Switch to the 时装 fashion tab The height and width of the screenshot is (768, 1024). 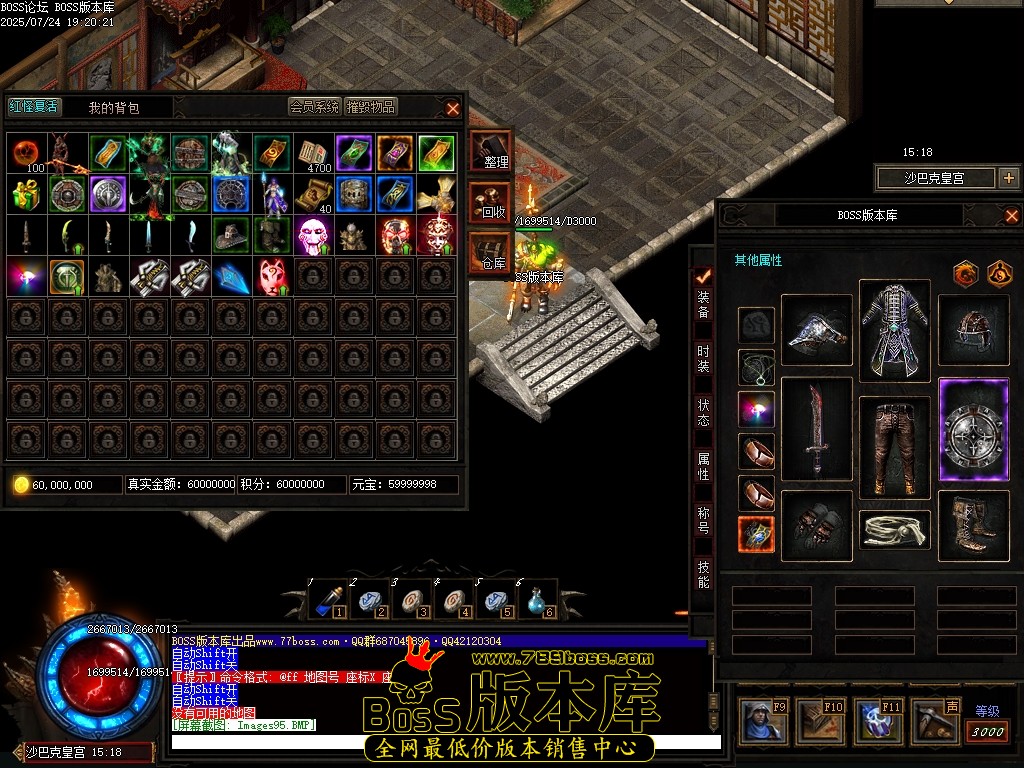coord(704,358)
